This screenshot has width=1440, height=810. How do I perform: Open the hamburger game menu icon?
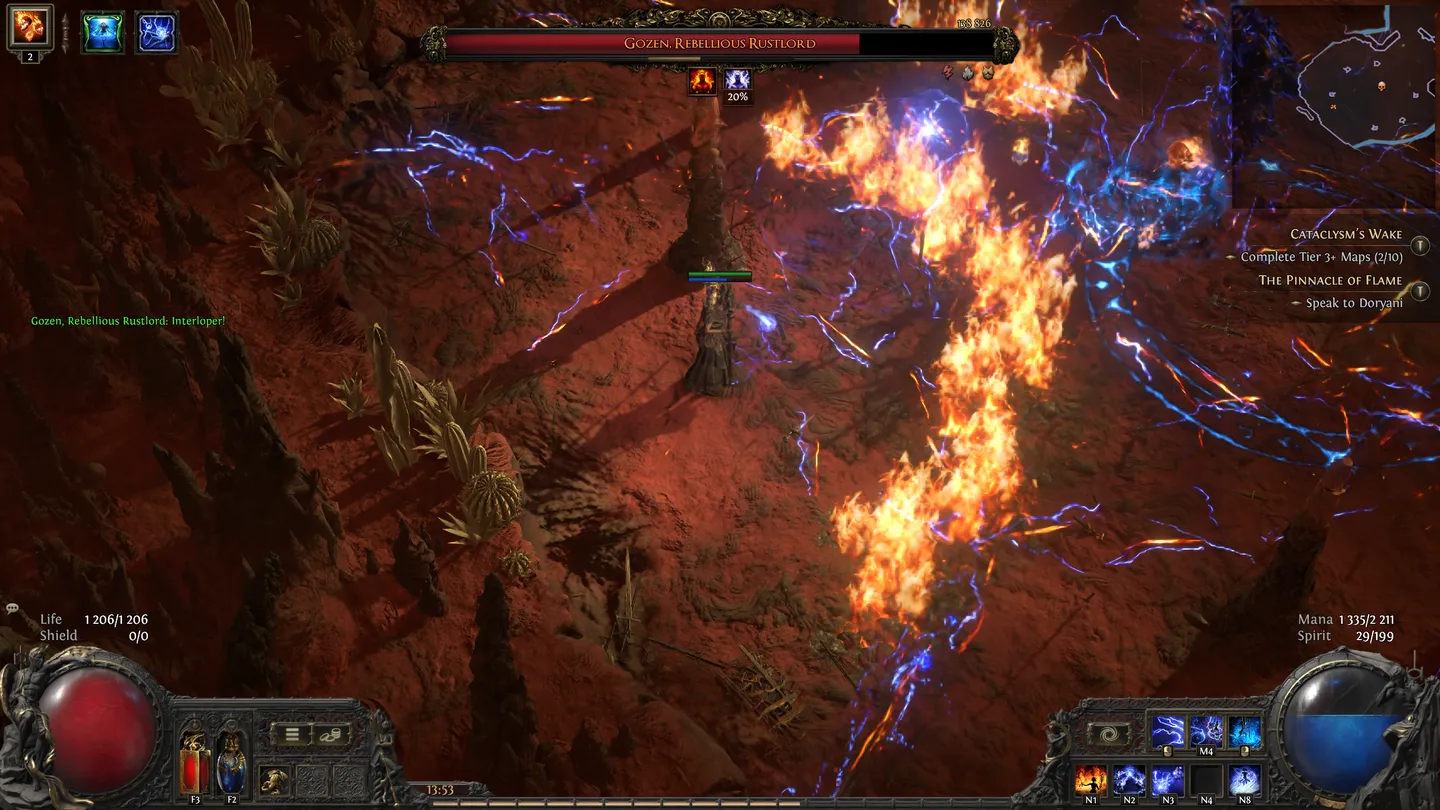pos(290,733)
